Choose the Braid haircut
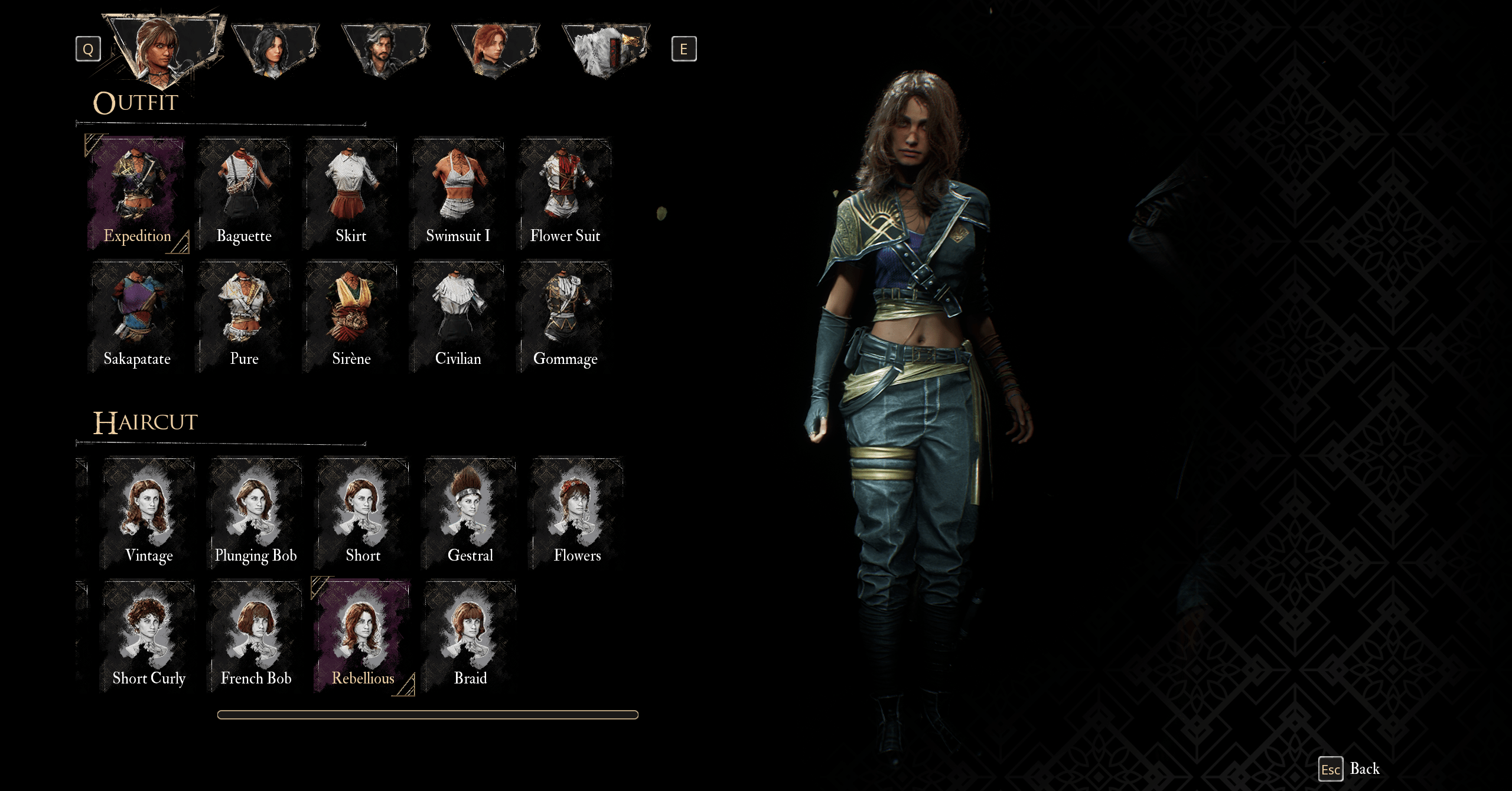The image size is (1512, 791). point(470,636)
